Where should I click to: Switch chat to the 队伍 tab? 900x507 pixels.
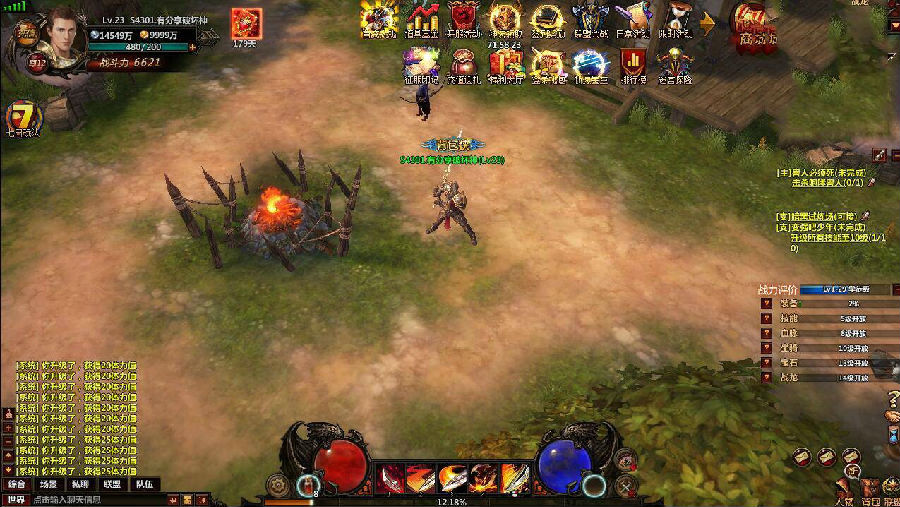click(145, 484)
